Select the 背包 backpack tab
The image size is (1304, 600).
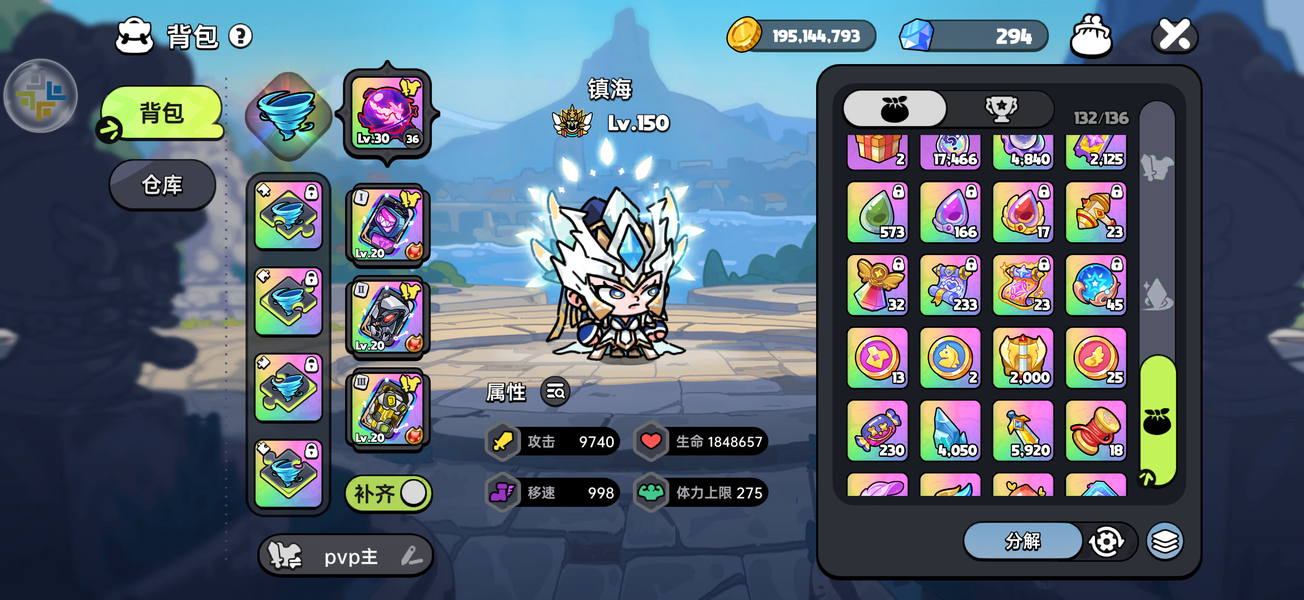(162, 113)
